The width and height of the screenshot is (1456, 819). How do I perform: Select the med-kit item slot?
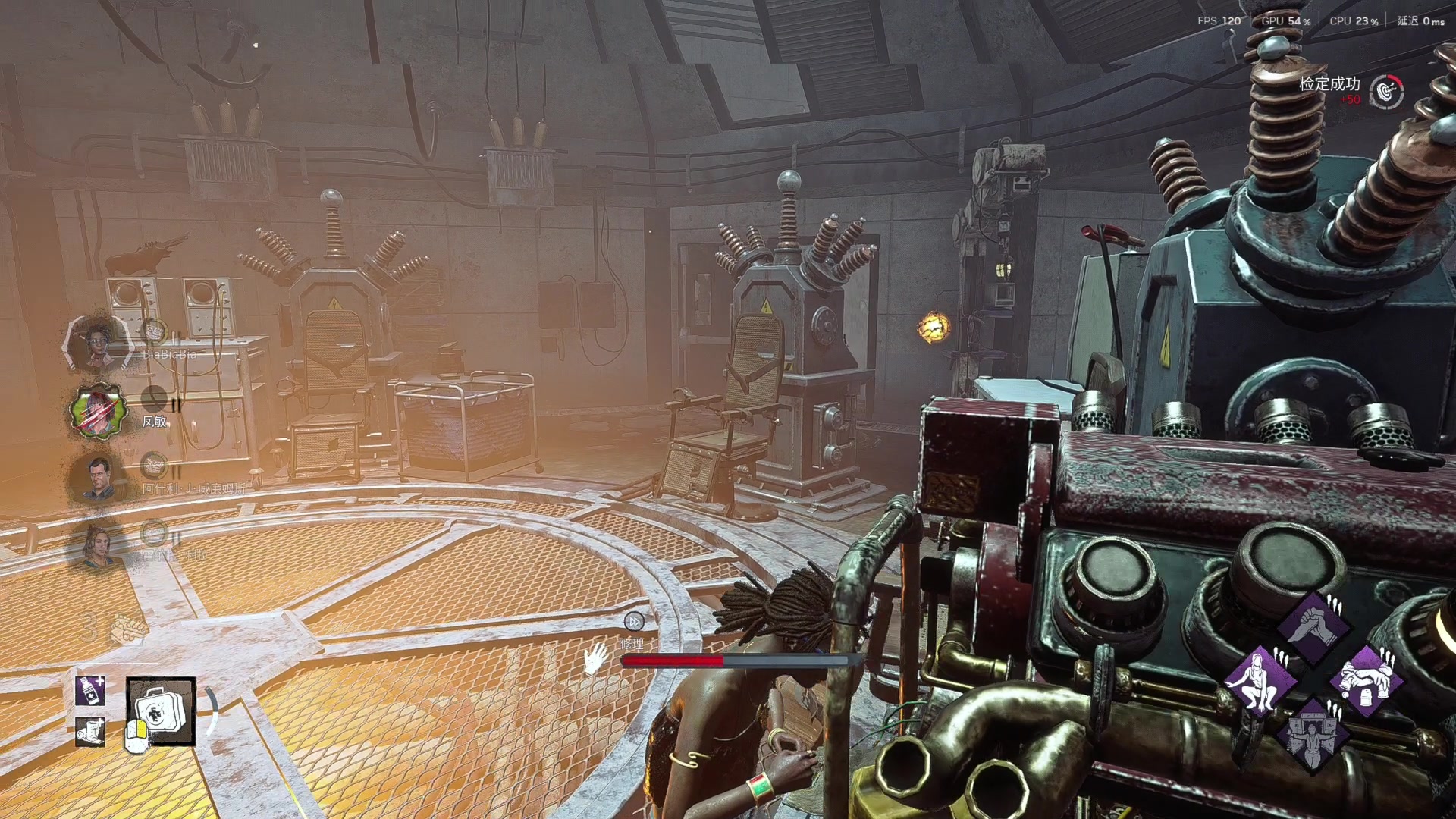[x=161, y=711]
